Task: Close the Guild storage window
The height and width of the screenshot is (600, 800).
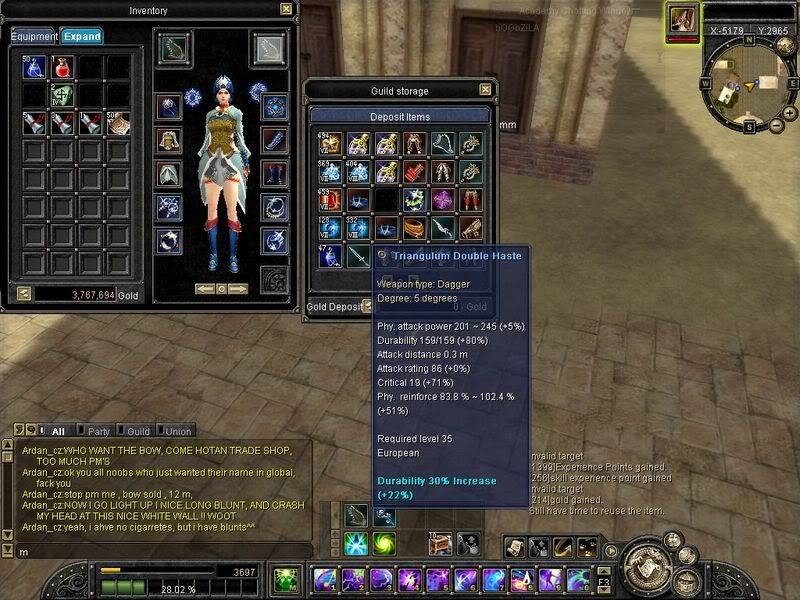Action: tap(483, 91)
